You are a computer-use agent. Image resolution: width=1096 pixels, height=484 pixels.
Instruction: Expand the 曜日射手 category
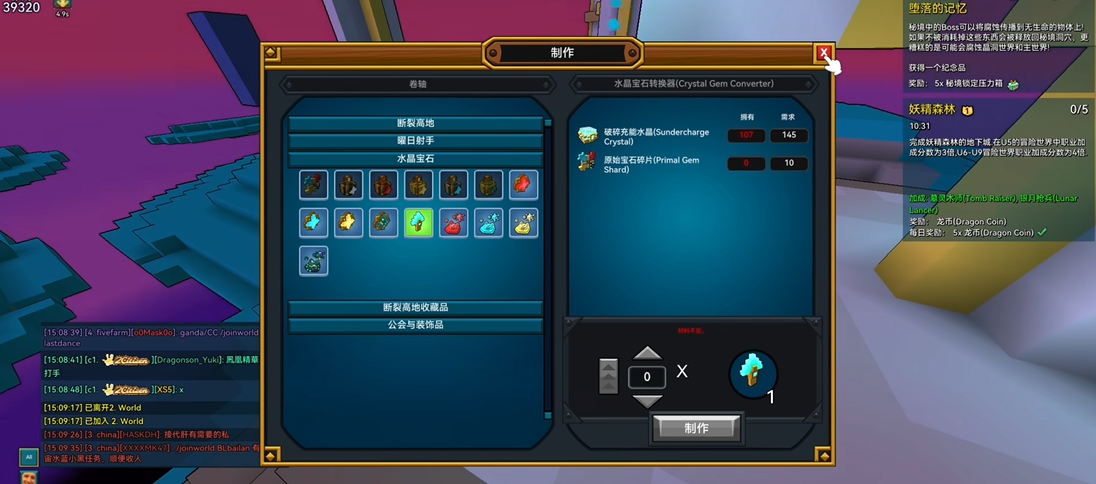[x=415, y=141]
